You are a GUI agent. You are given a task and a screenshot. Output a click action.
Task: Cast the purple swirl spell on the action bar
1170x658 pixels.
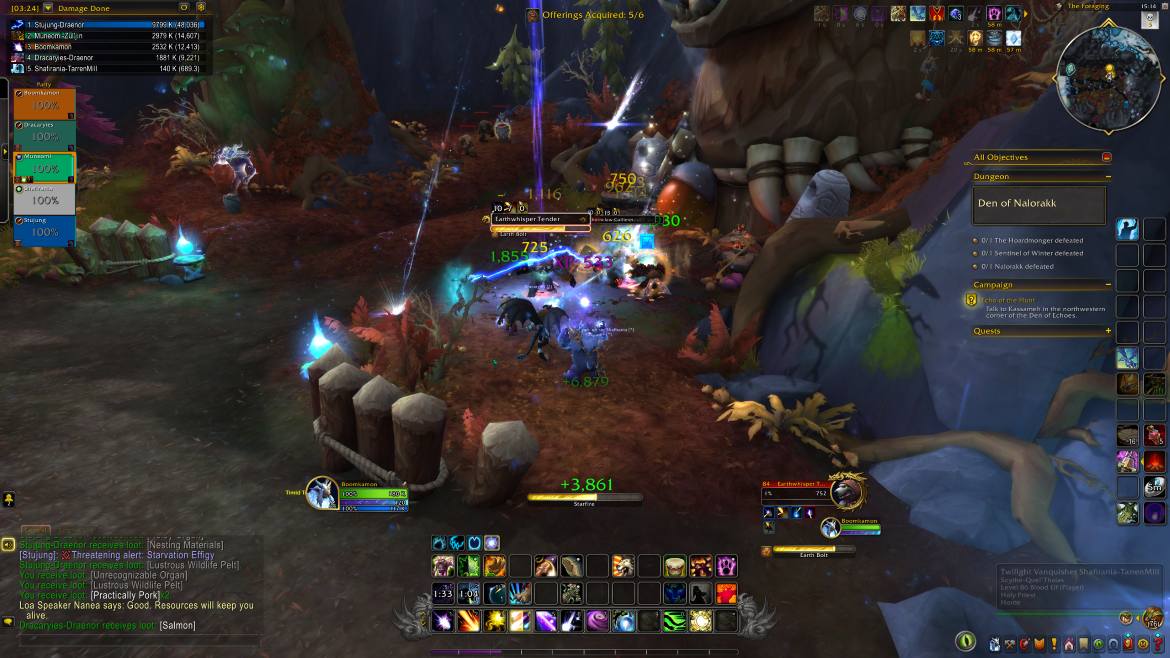tap(597, 621)
